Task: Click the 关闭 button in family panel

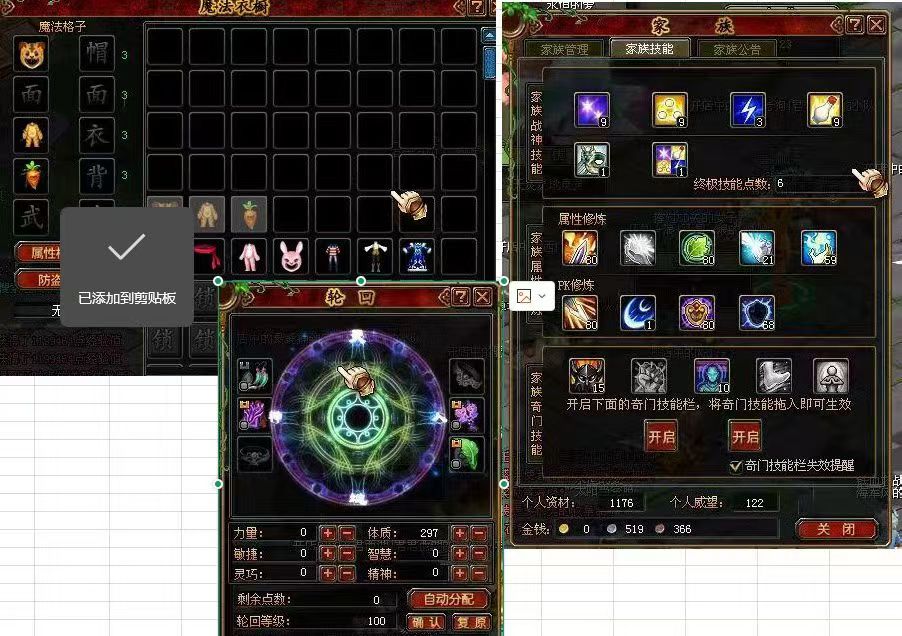Action: pyautogui.click(x=836, y=529)
